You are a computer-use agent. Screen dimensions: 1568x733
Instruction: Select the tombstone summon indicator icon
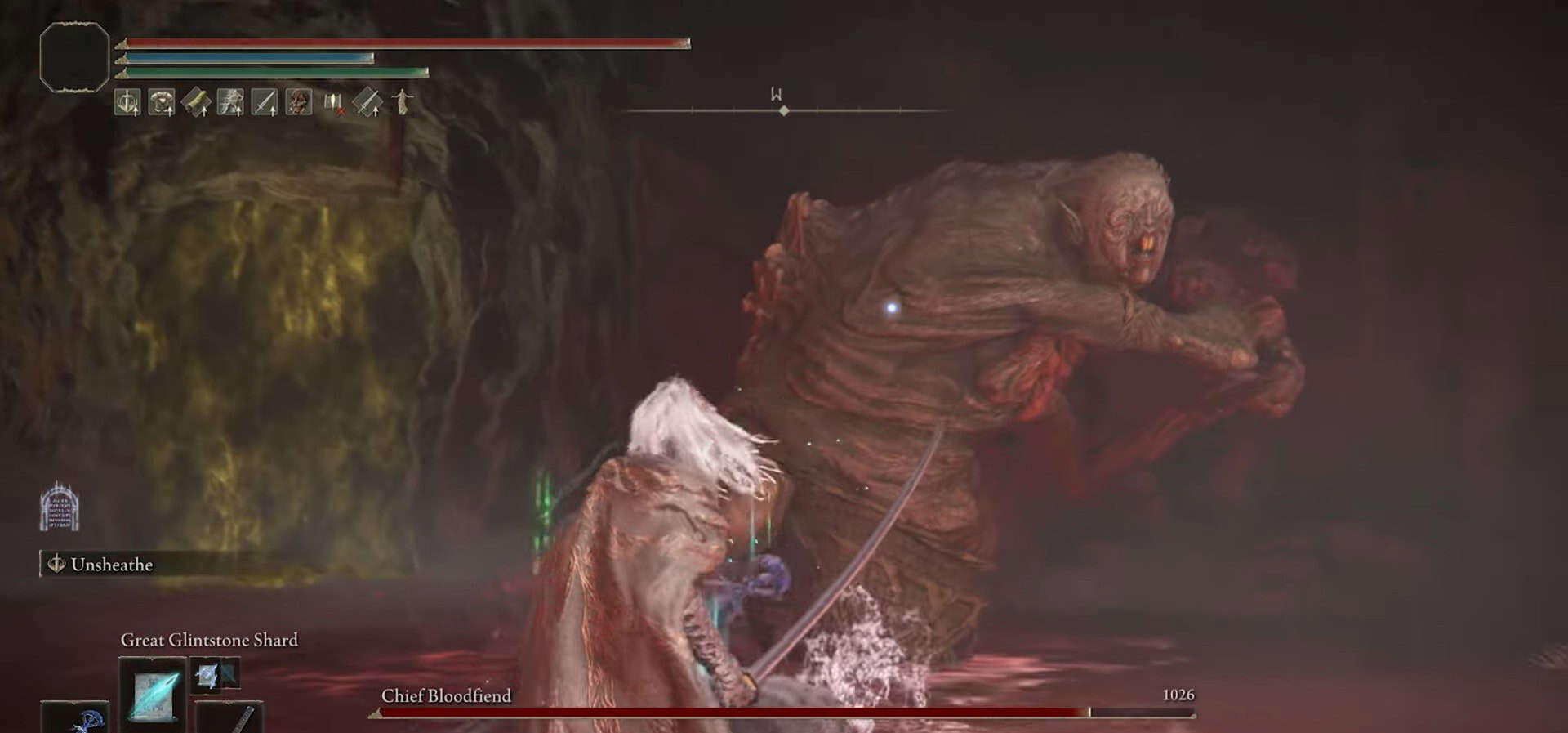tap(60, 507)
